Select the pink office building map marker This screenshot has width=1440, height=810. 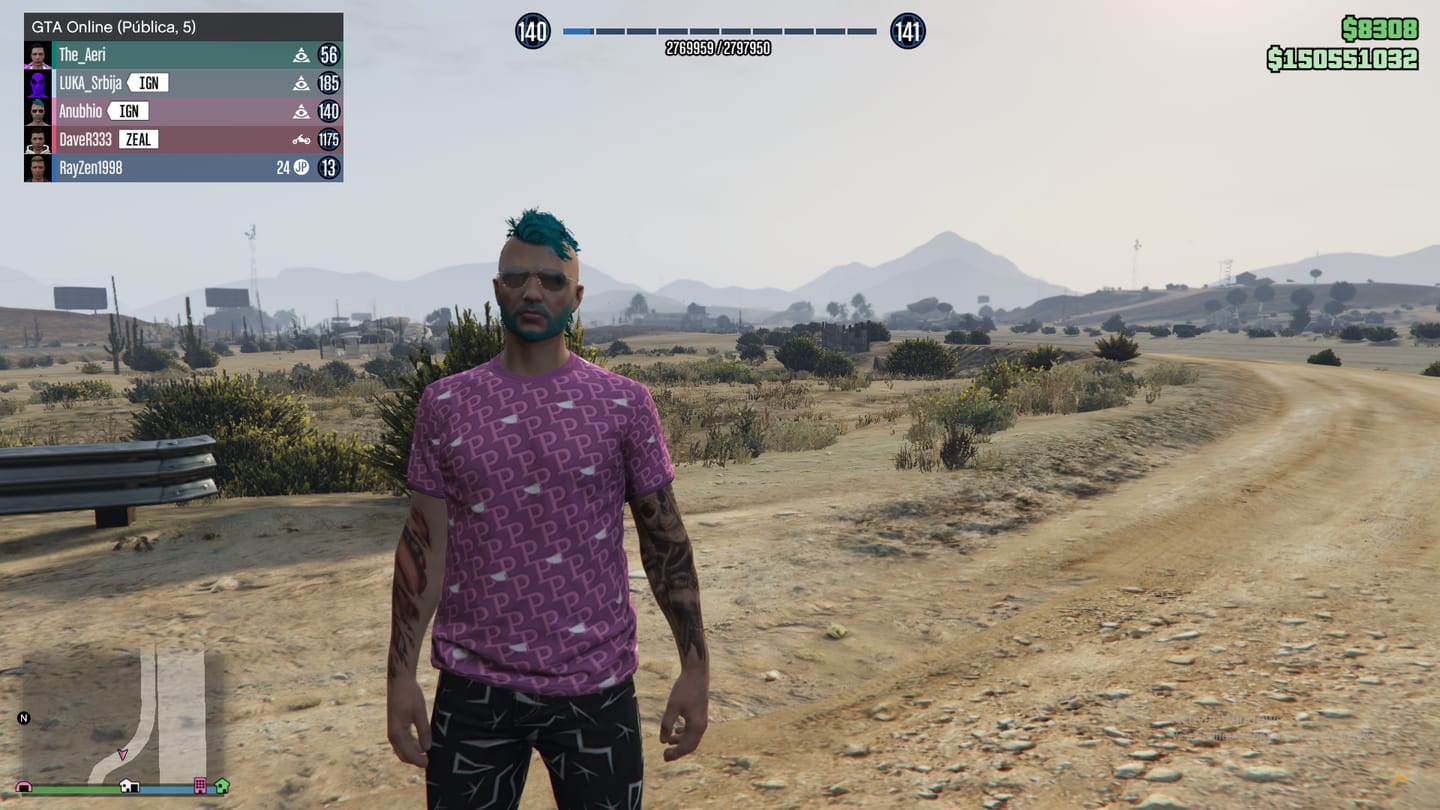tap(200, 786)
